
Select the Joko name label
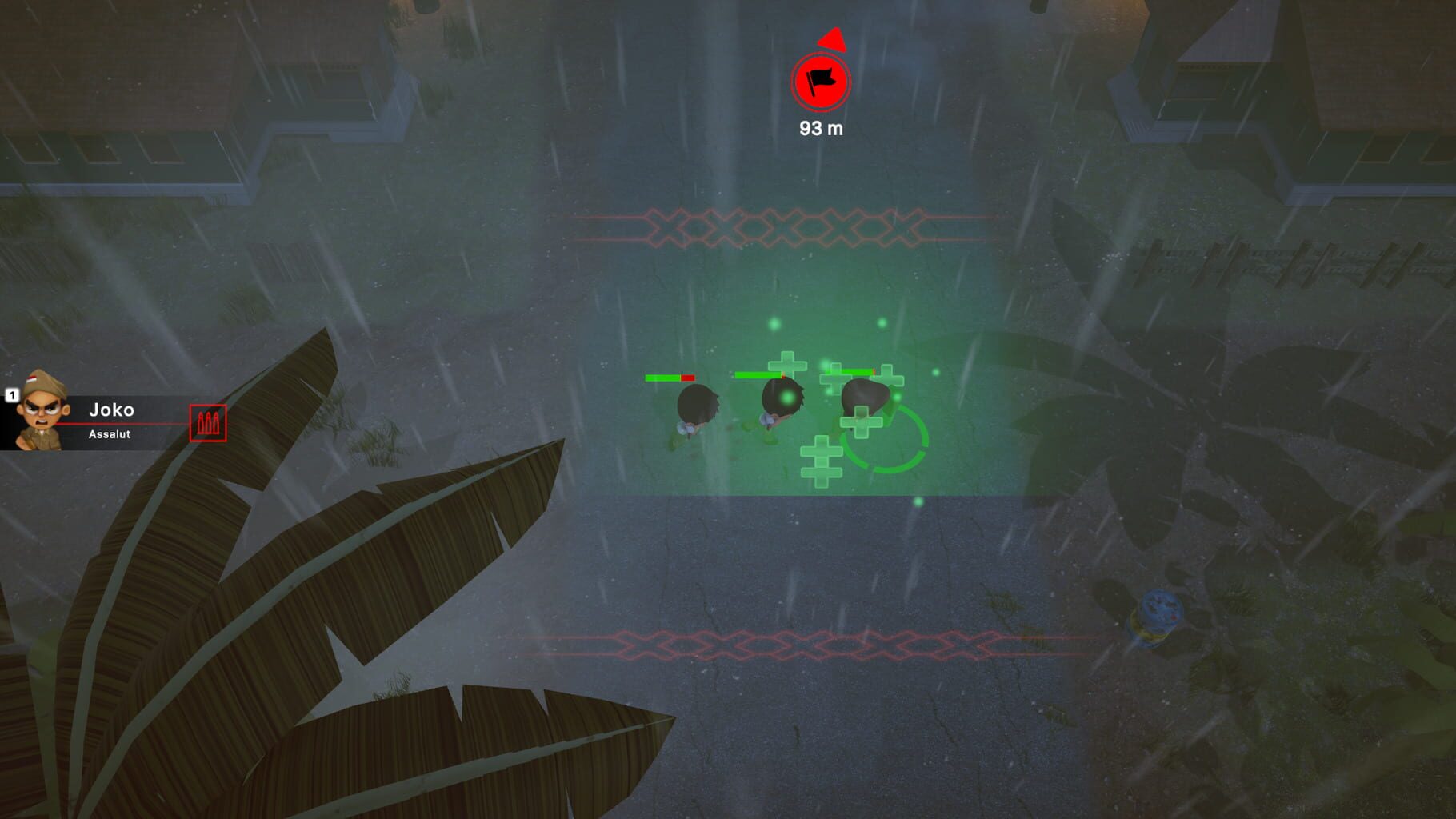pyautogui.click(x=112, y=409)
